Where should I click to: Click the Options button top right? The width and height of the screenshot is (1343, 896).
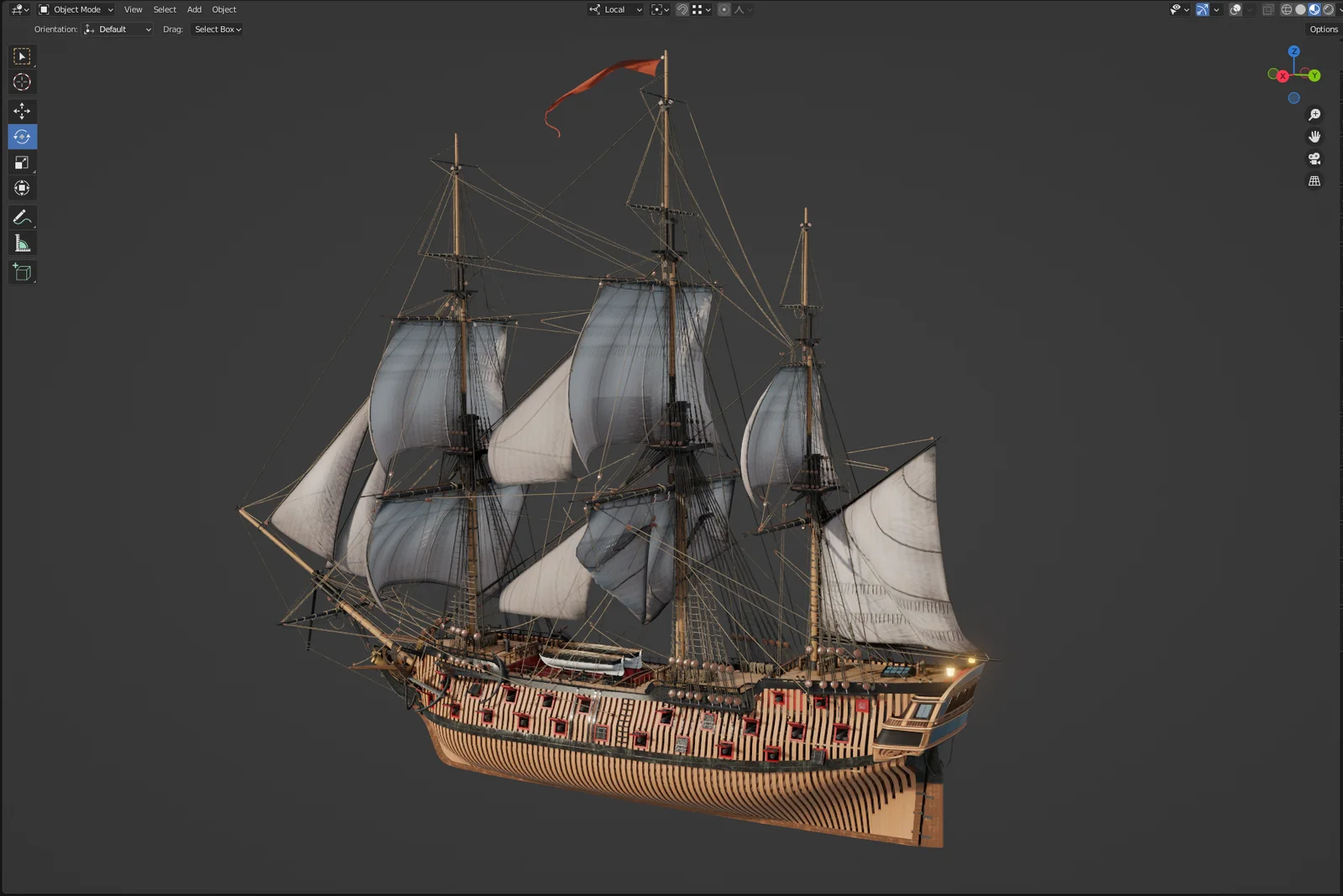(x=1323, y=29)
